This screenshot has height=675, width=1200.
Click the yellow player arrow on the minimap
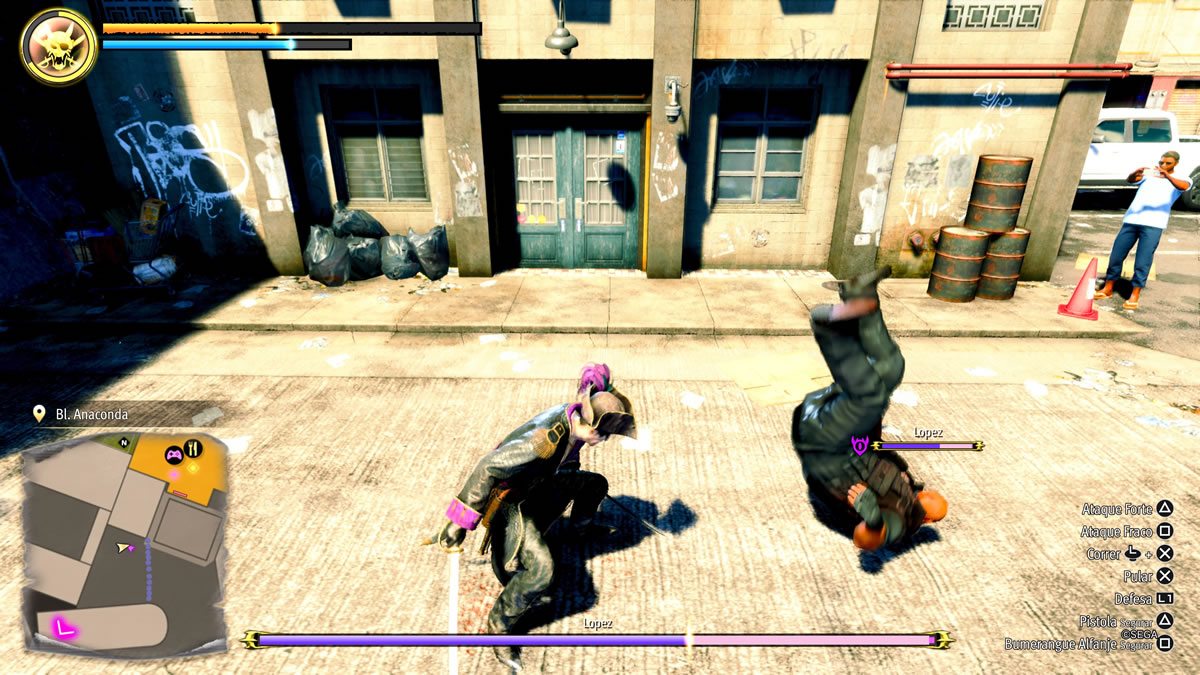[125, 548]
